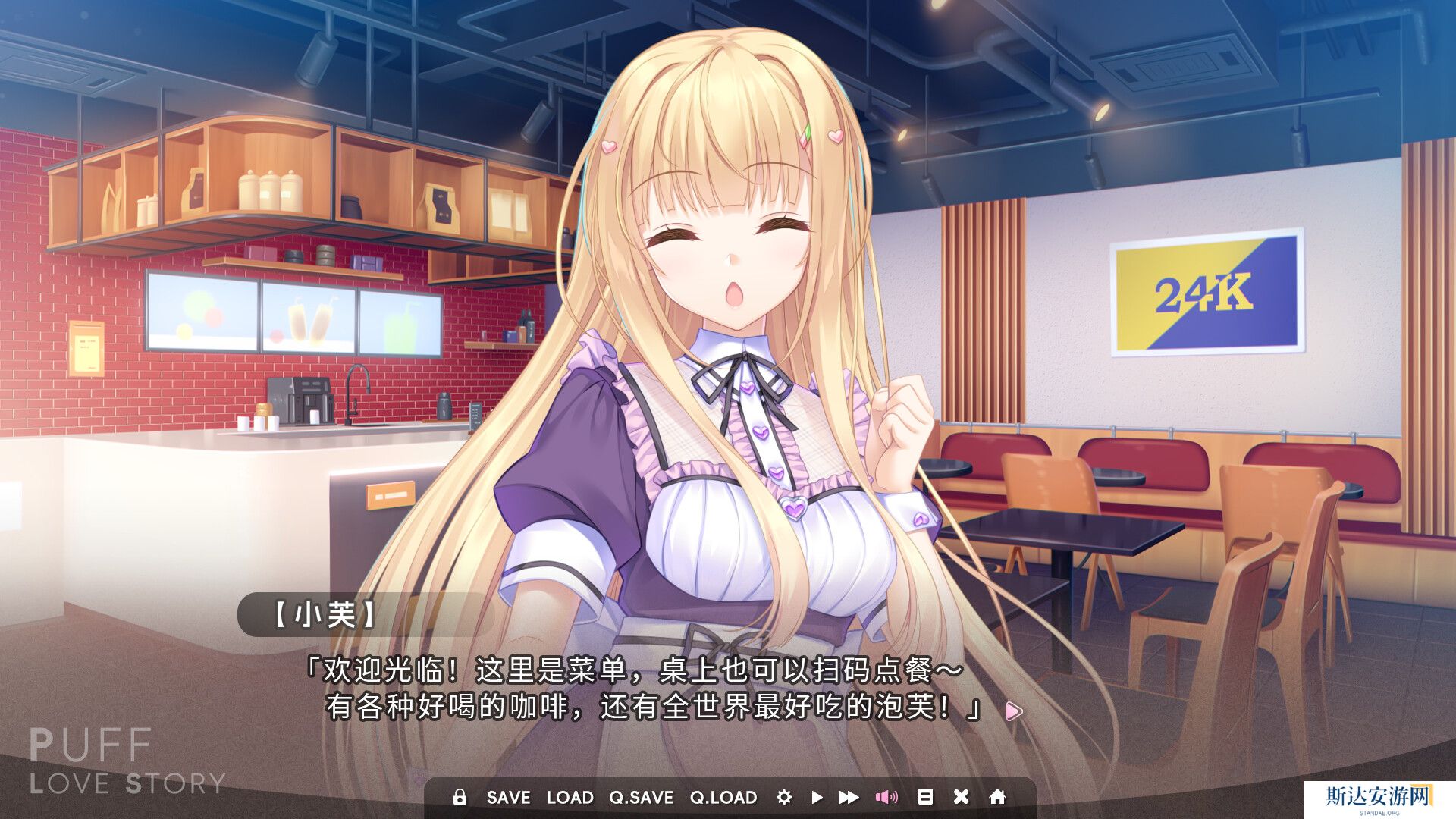The image size is (1456, 819).
Task: Fast-forward dialogue with the double arrow icon
Action: (x=849, y=797)
